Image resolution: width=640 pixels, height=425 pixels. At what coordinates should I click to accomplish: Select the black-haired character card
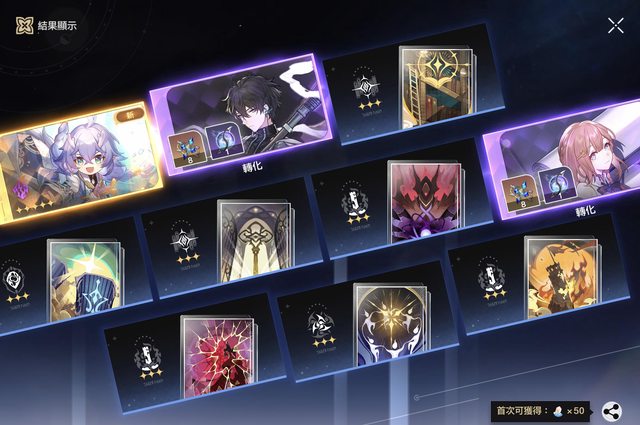[250, 110]
